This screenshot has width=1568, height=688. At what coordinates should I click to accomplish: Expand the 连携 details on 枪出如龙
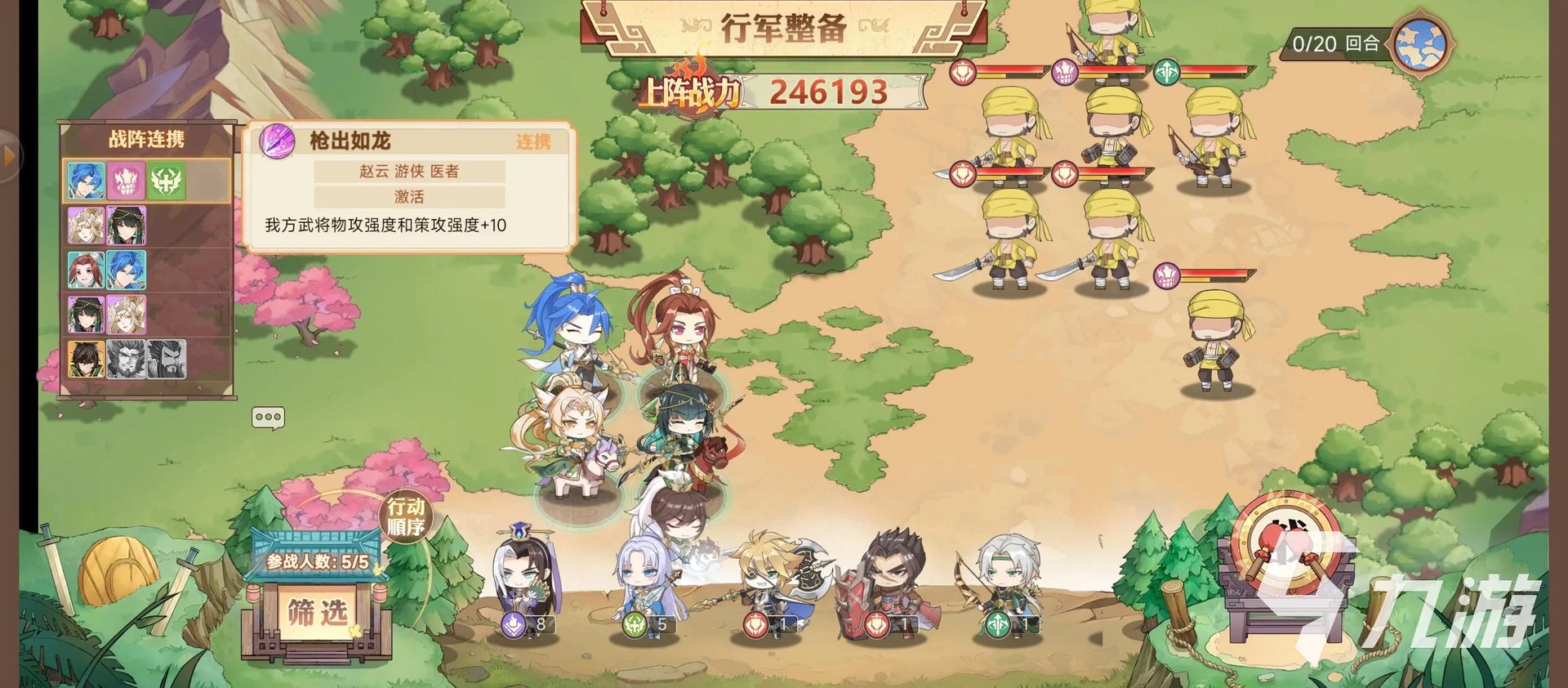click(x=535, y=141)
